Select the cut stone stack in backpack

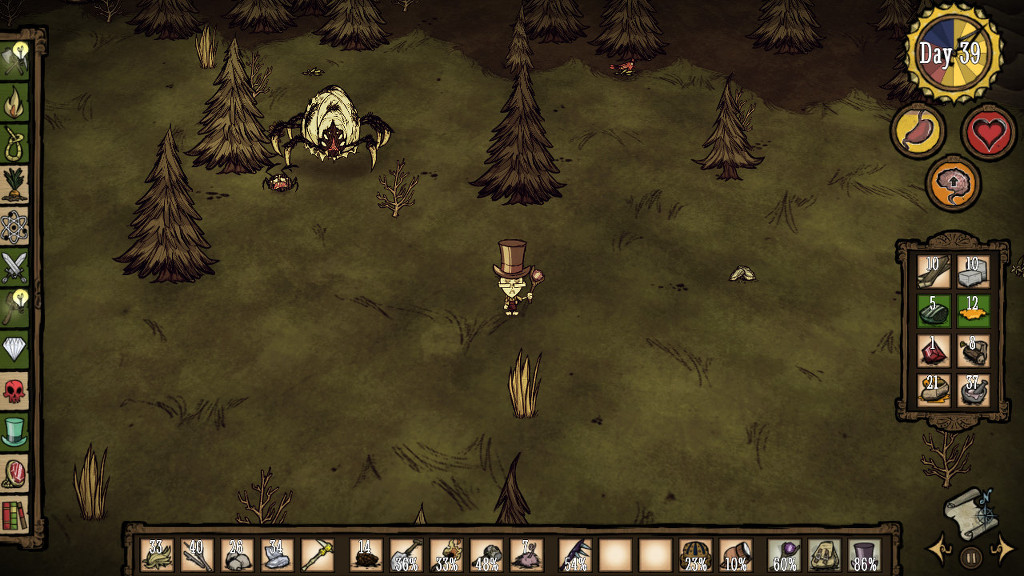[x=973, y=272]
